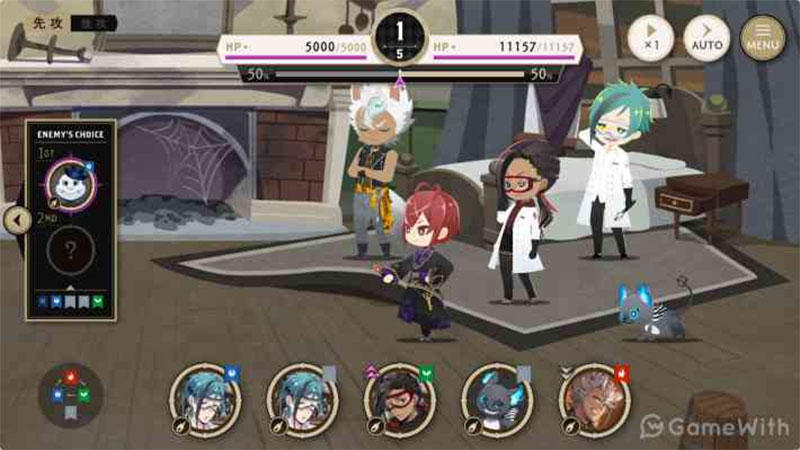Select the blue-haired card with gray element
Screen dimensions: 800x450
[302, 400]
